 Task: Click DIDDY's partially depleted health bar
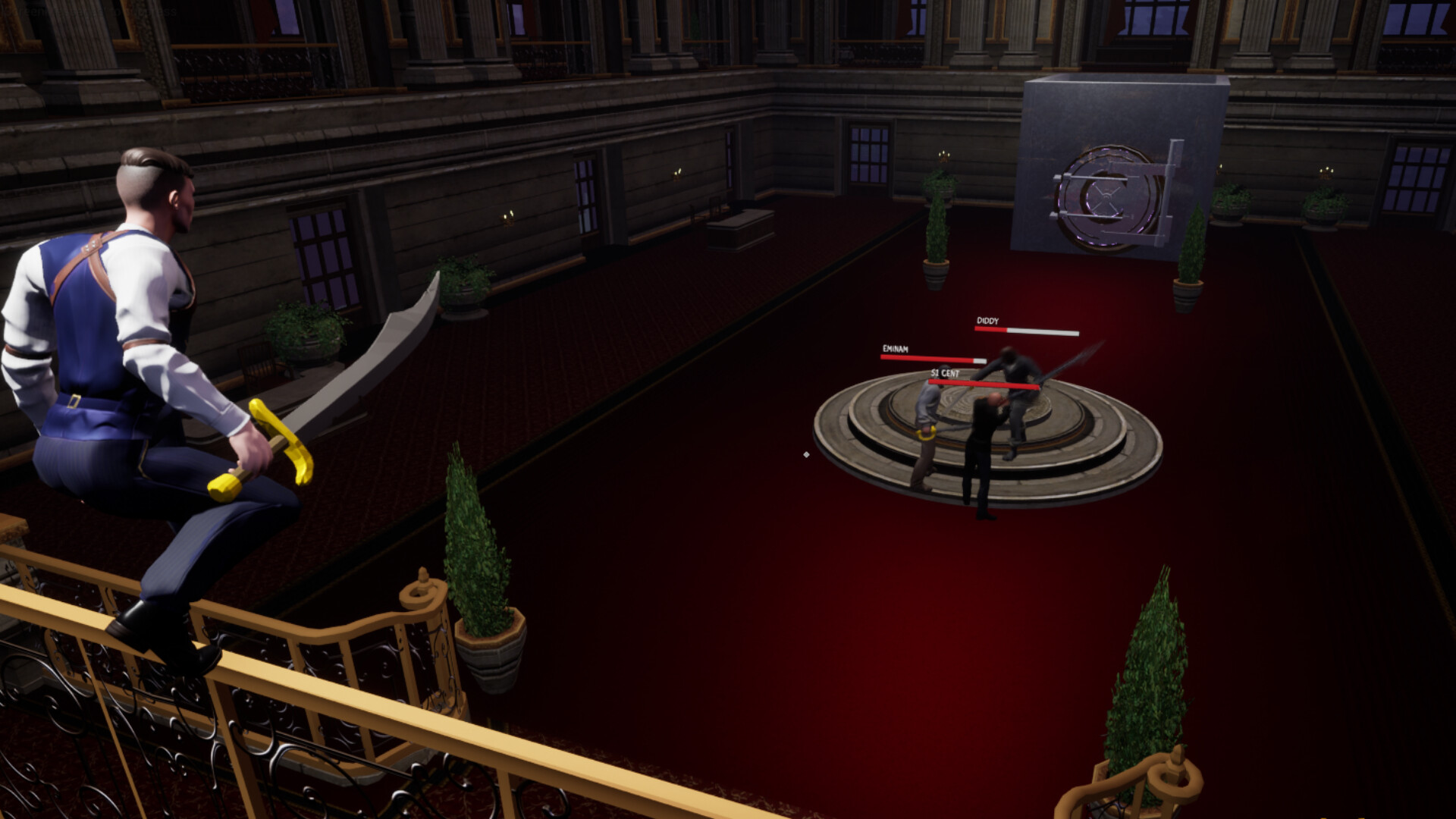pos(1028,331)
